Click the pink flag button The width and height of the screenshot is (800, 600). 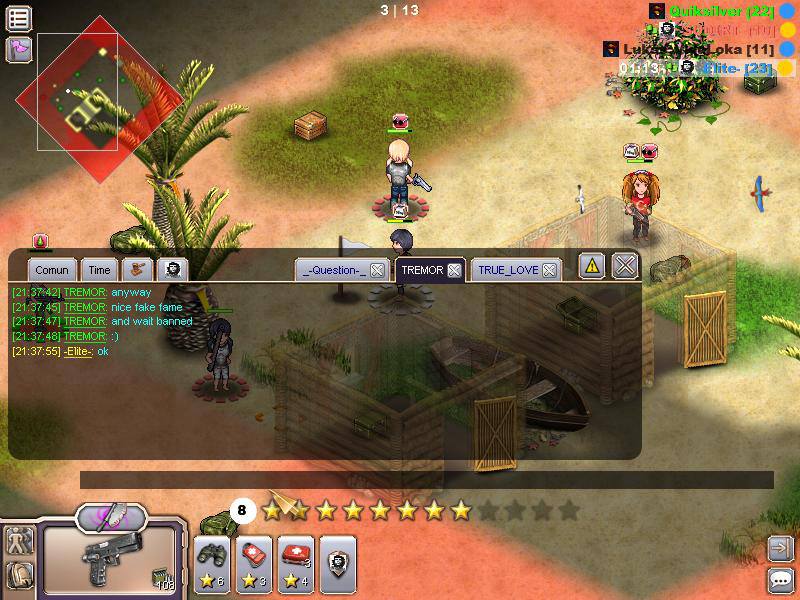(x=19, y=48)
